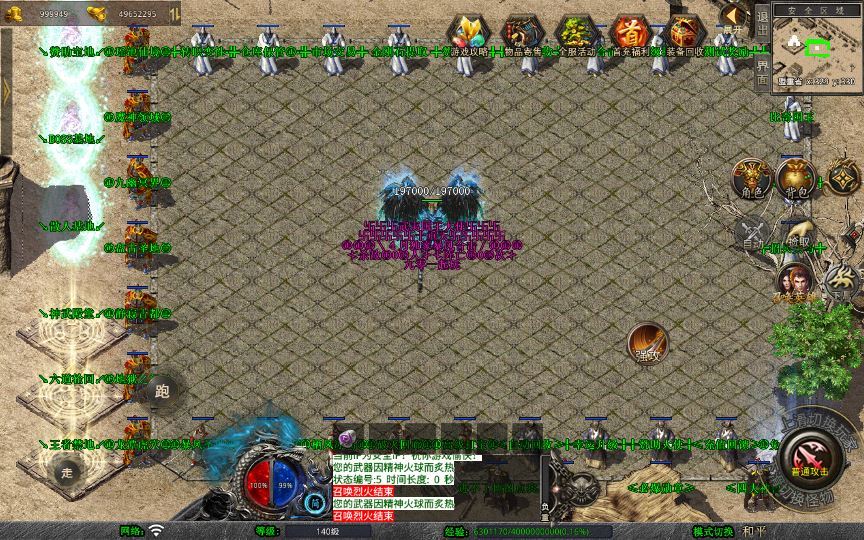Open the 全服活动 server events icon
Viewport: 864px width, 540px height.
click(575, 34)
